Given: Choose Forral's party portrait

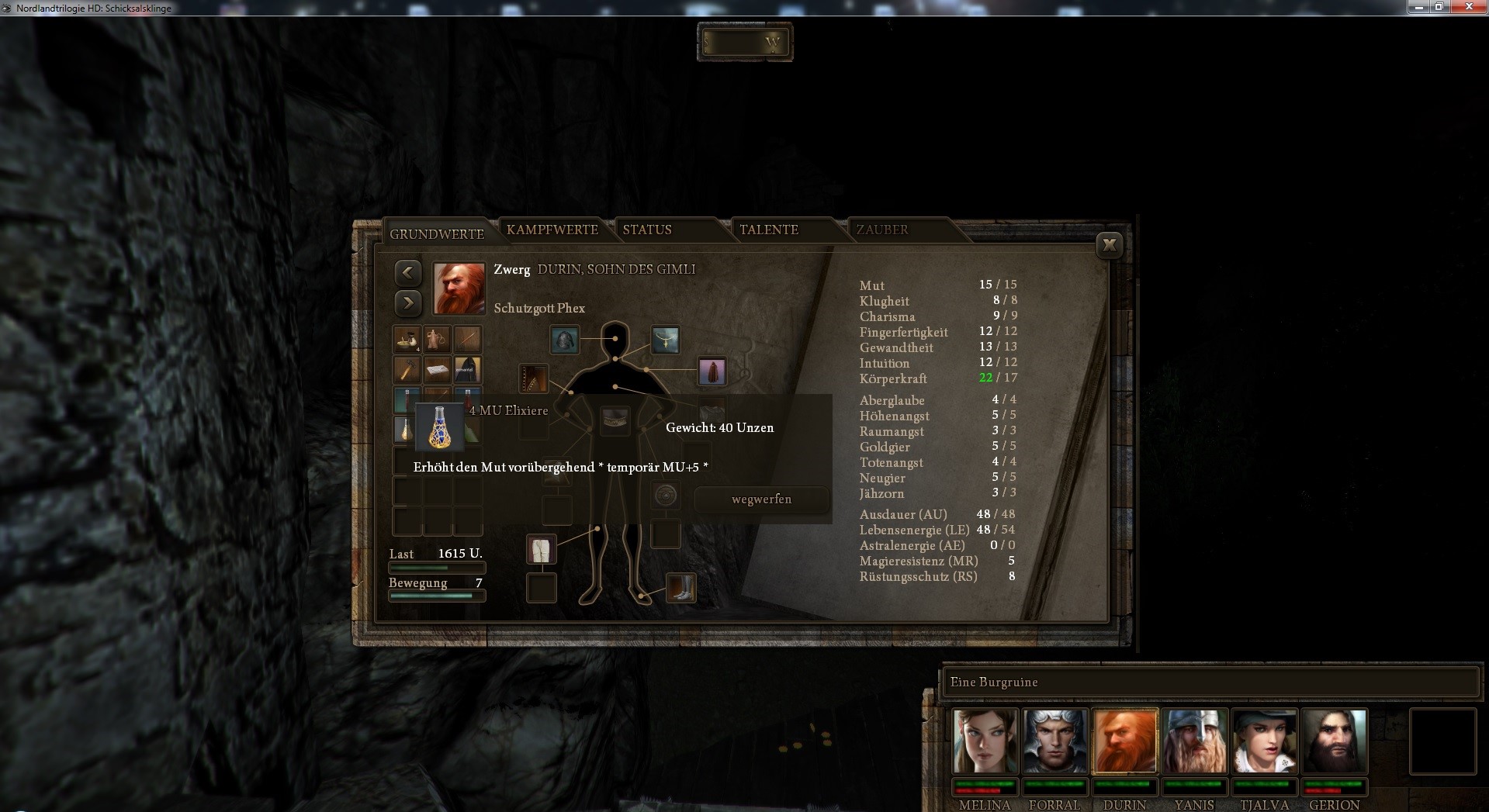Looking at the screenshot, I should click(1054, 741).
